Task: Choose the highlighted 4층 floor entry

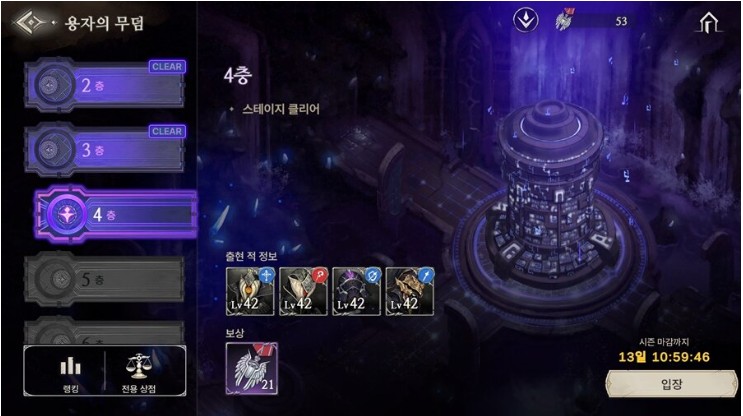Action: 115,214
